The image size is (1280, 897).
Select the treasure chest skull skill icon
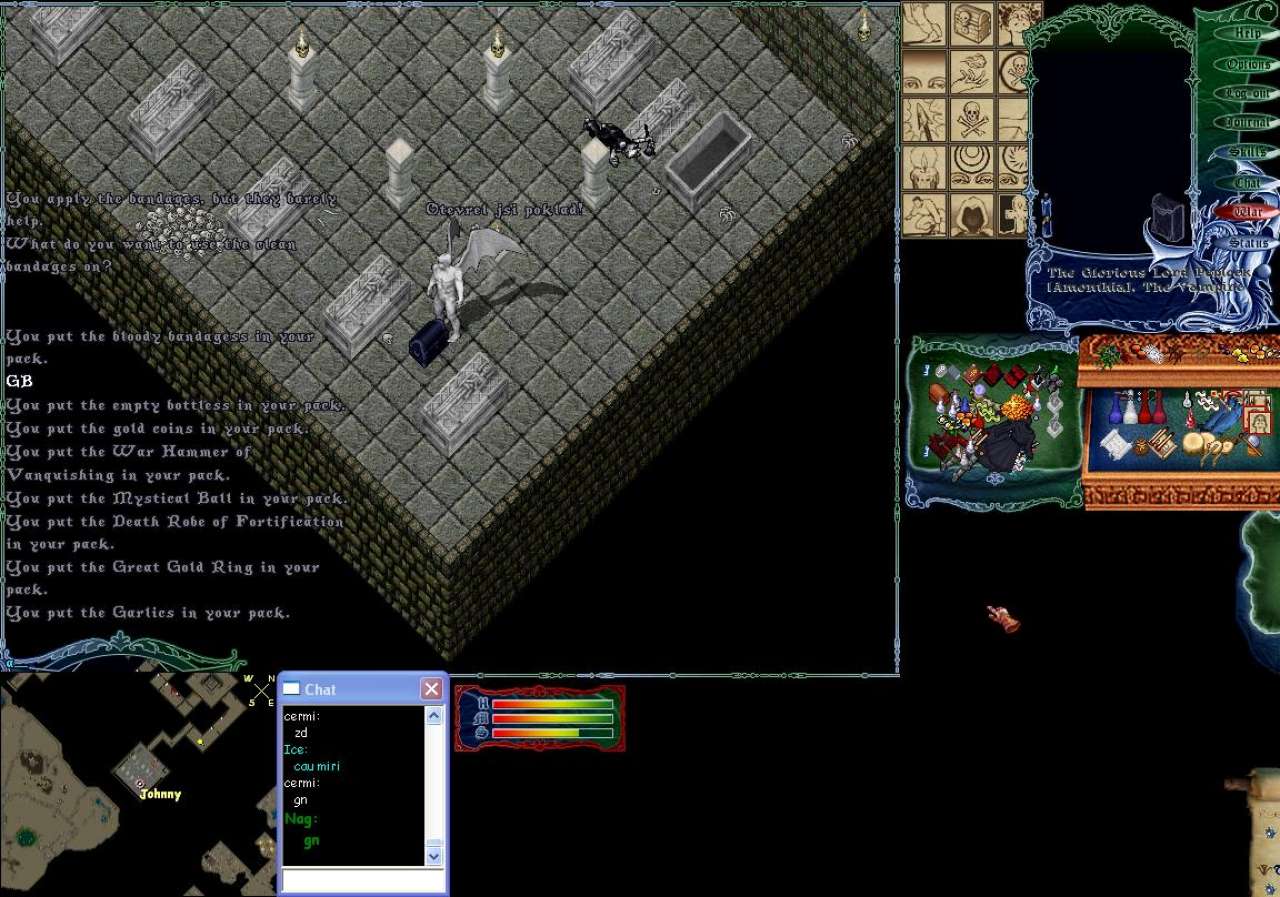[x=970, y=24]
